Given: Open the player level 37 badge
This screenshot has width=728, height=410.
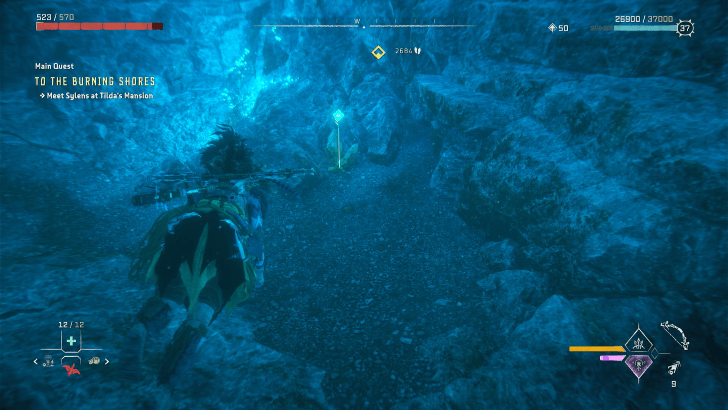Looking at the screenshot, I should pyautogui.click(x=685, y=29).
